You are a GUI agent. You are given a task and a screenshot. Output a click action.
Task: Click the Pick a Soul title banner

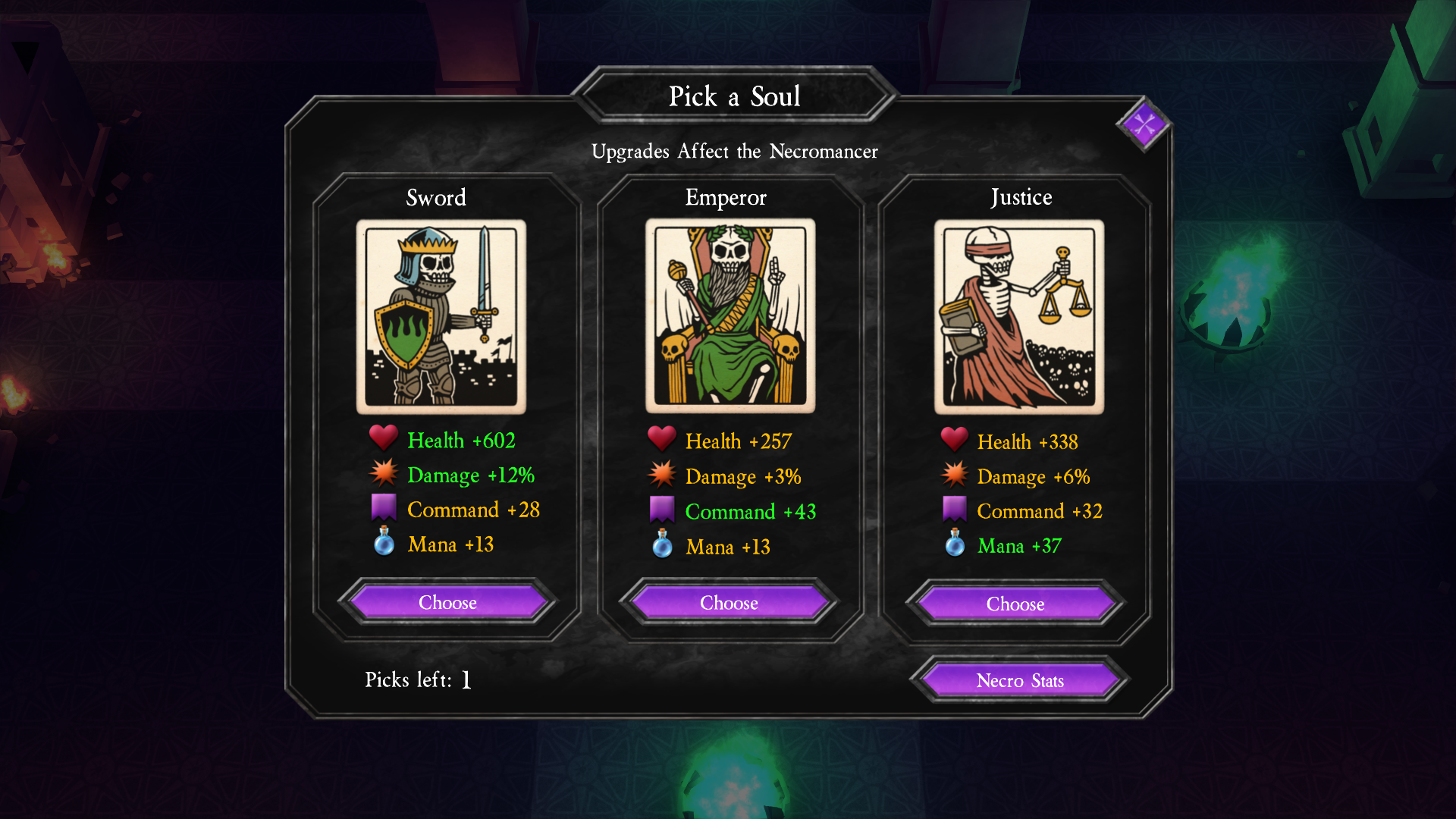733,96
